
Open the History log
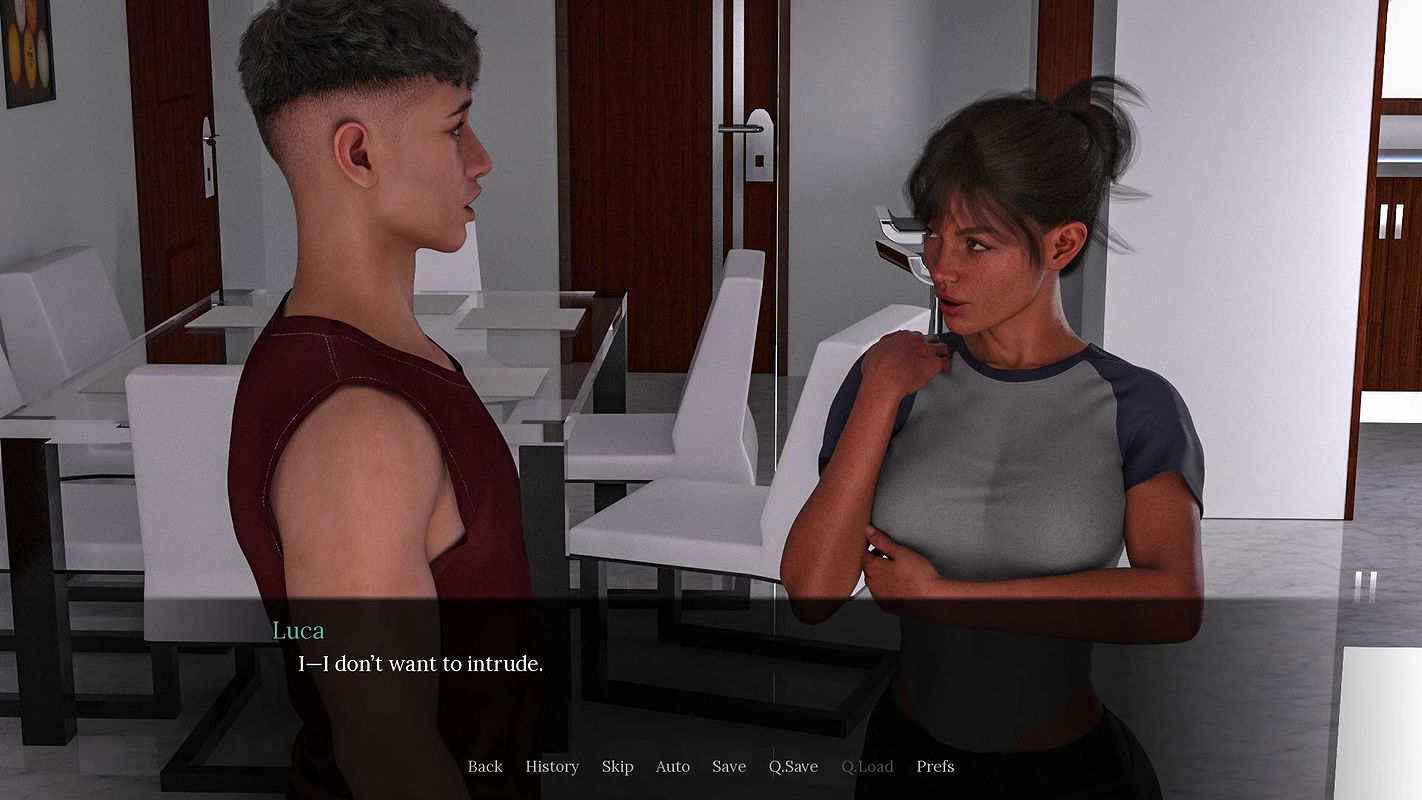[551, 766]
